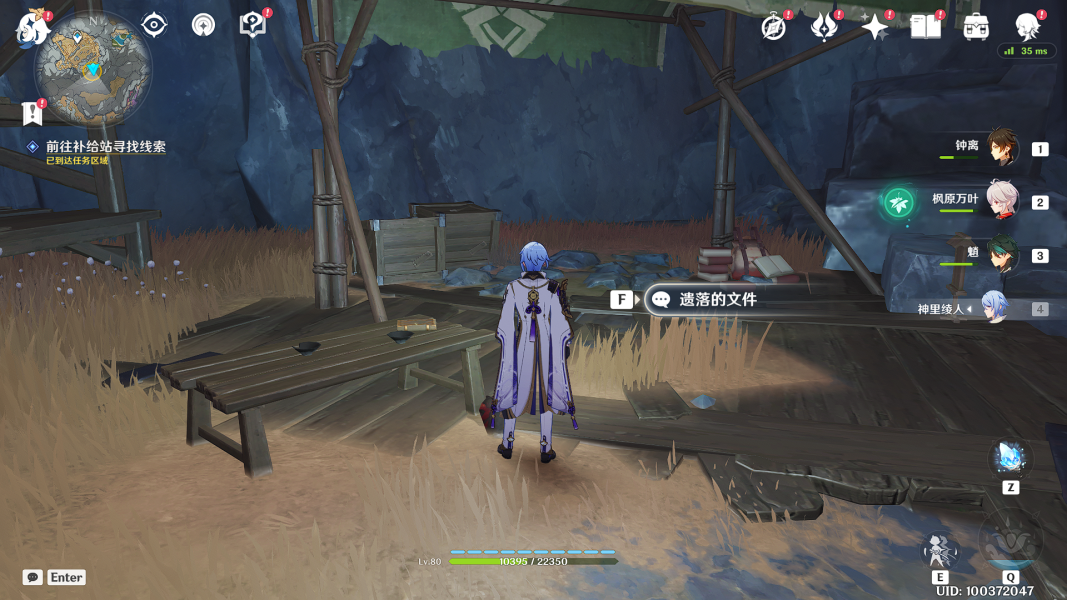1067x600 pixels.
Task: Select the 前往补给站寻找线索 quest tracker
Action: (105, 146)
